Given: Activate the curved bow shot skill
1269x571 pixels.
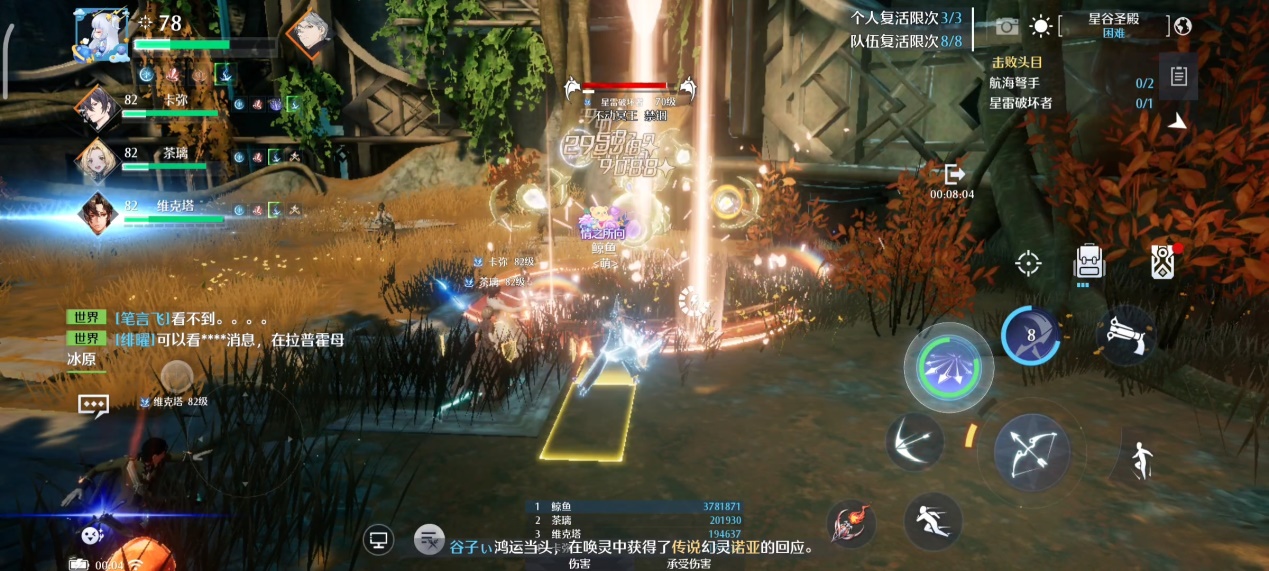Looking at the screenshot, I should click(x=915, y=441).
